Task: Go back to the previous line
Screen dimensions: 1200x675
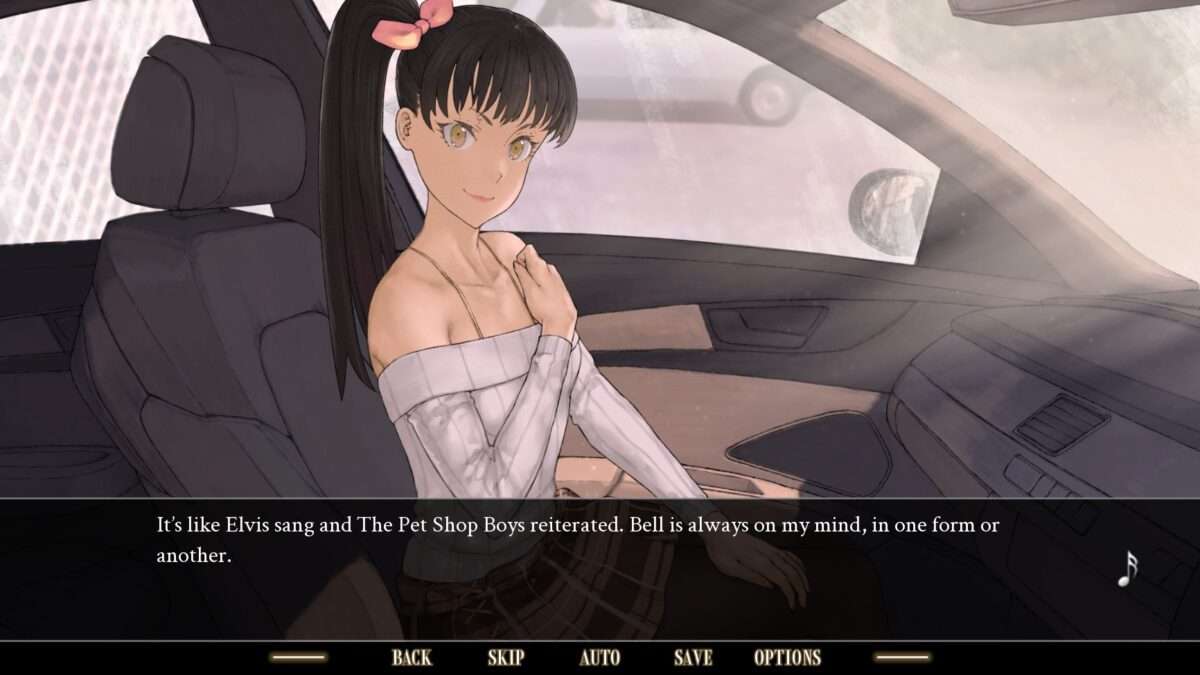Action: pyautogui.click(x=411, y=657)
